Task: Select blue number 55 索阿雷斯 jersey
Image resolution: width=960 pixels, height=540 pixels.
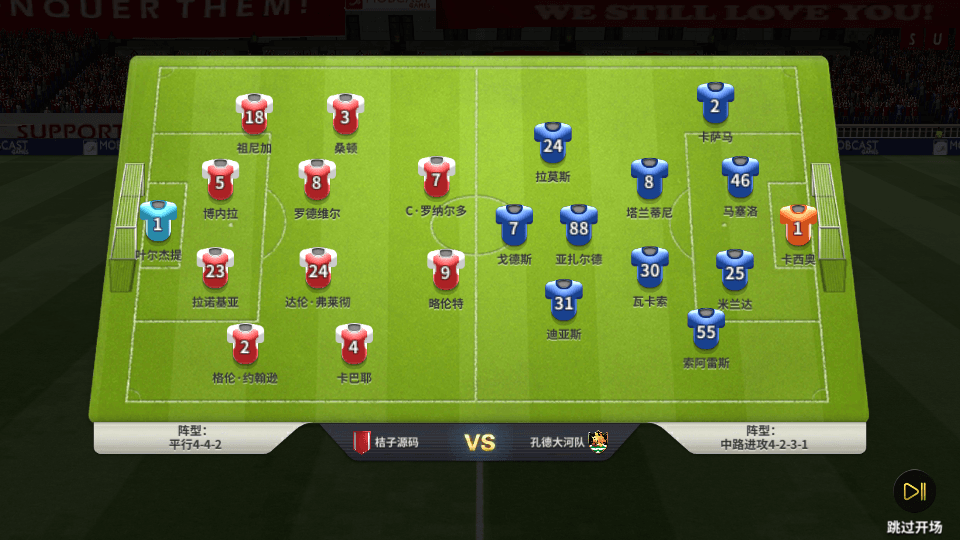Action: (x=706, y=331)
